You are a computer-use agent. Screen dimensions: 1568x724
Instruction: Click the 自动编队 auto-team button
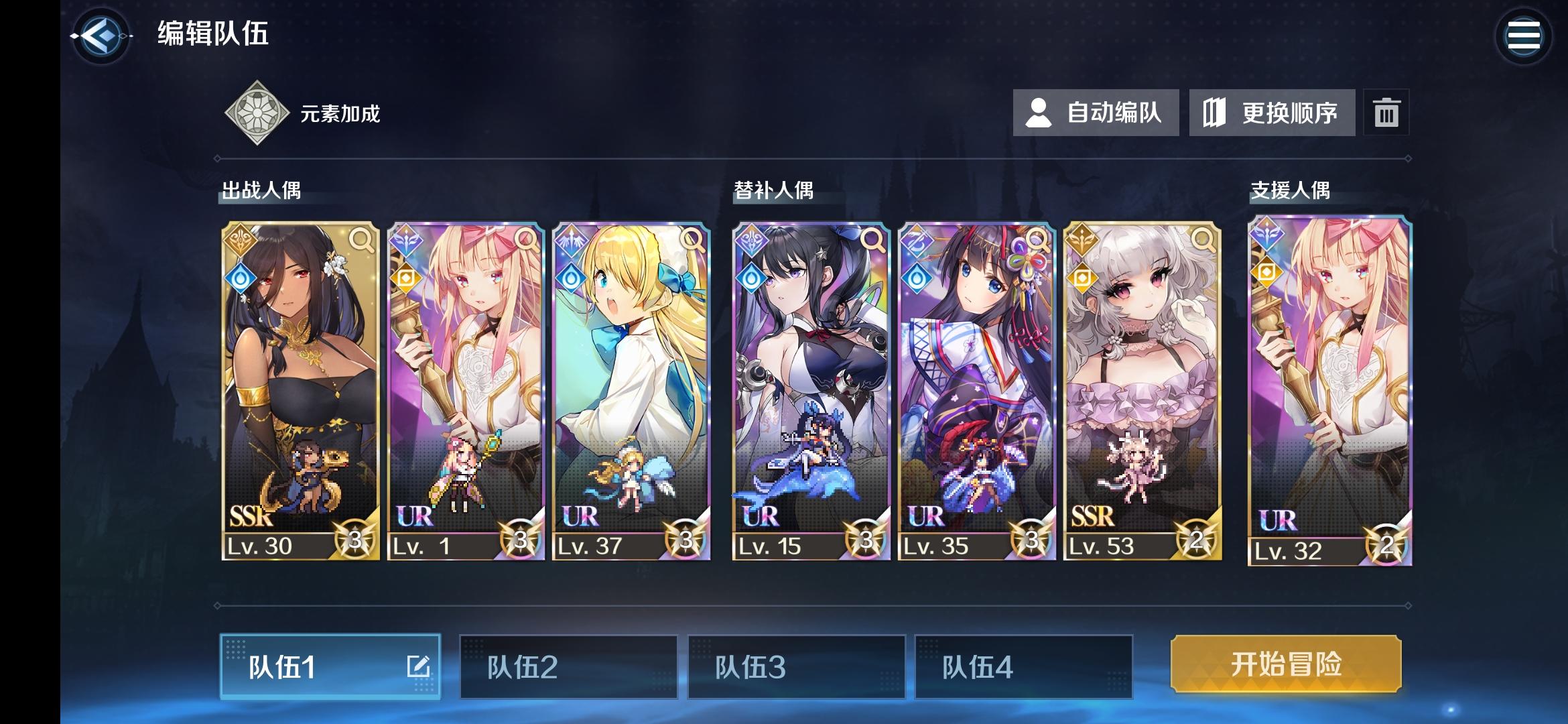1095,113
